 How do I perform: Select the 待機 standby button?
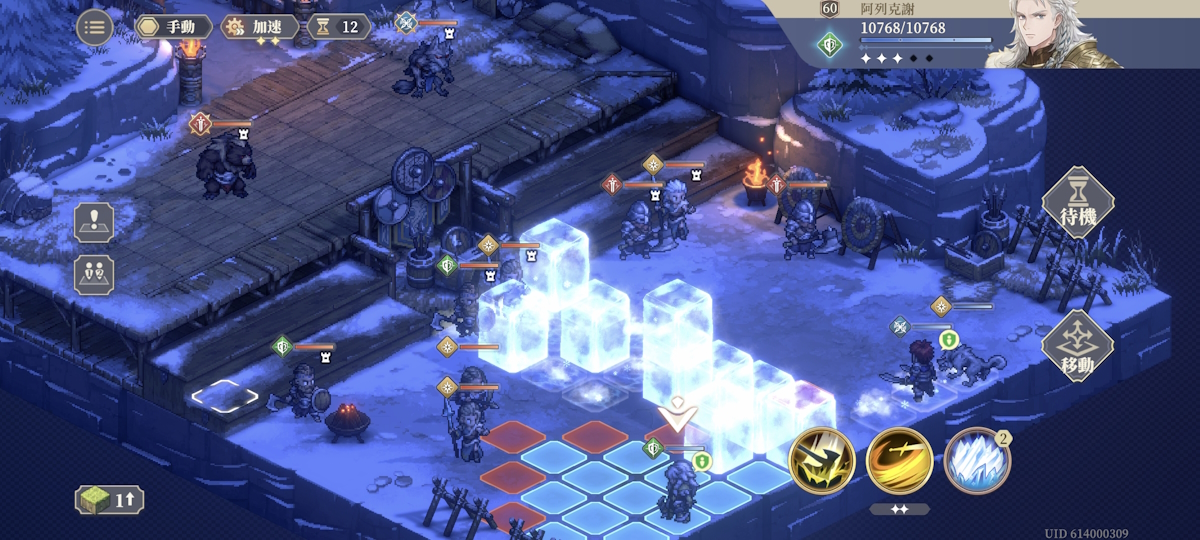coord(1078,202)
